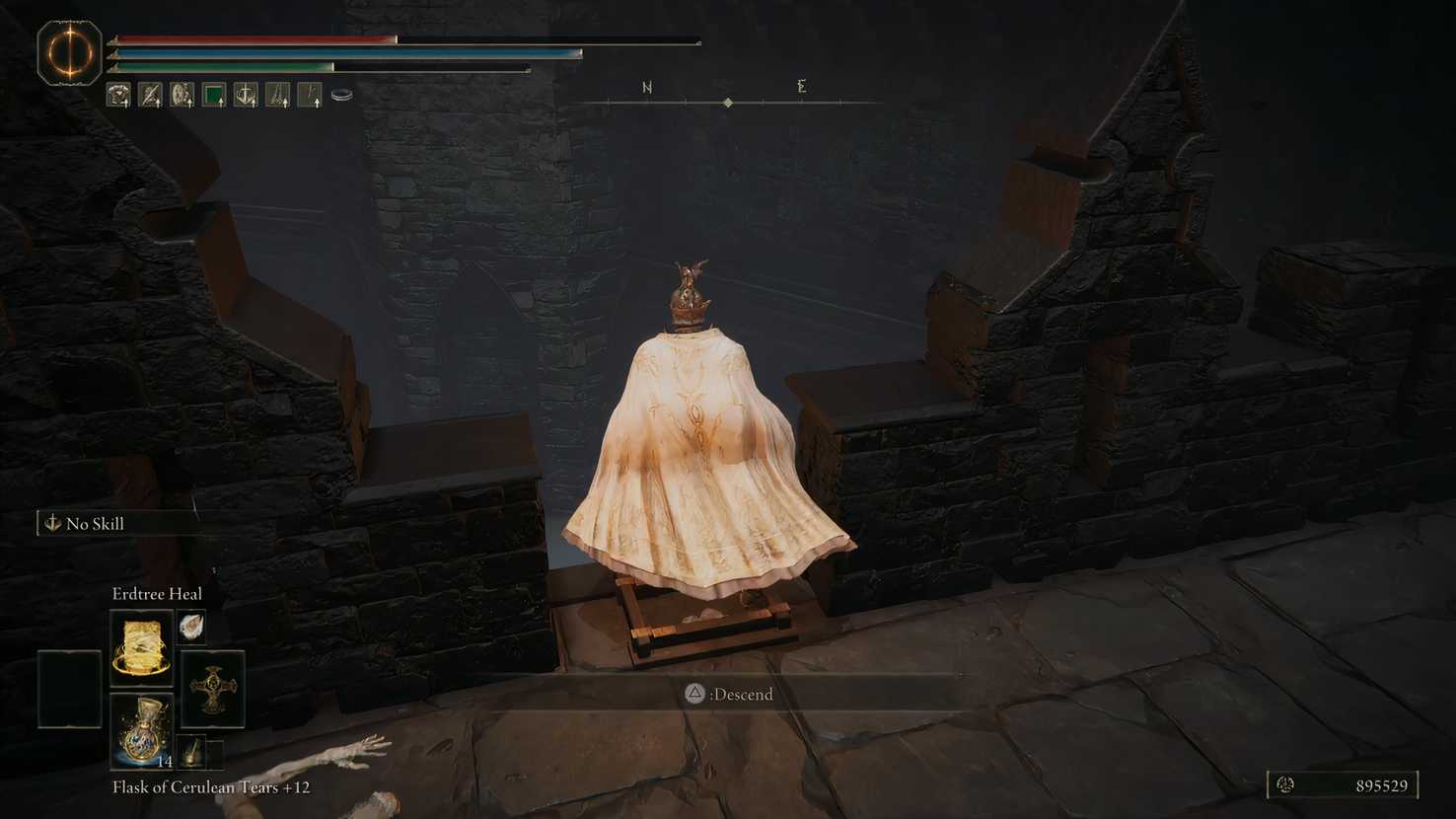This screenshot has height=819, width=1456.
Task: Select the ring status icon at row end
Action: pyautogui.click(x=340, y=94)
